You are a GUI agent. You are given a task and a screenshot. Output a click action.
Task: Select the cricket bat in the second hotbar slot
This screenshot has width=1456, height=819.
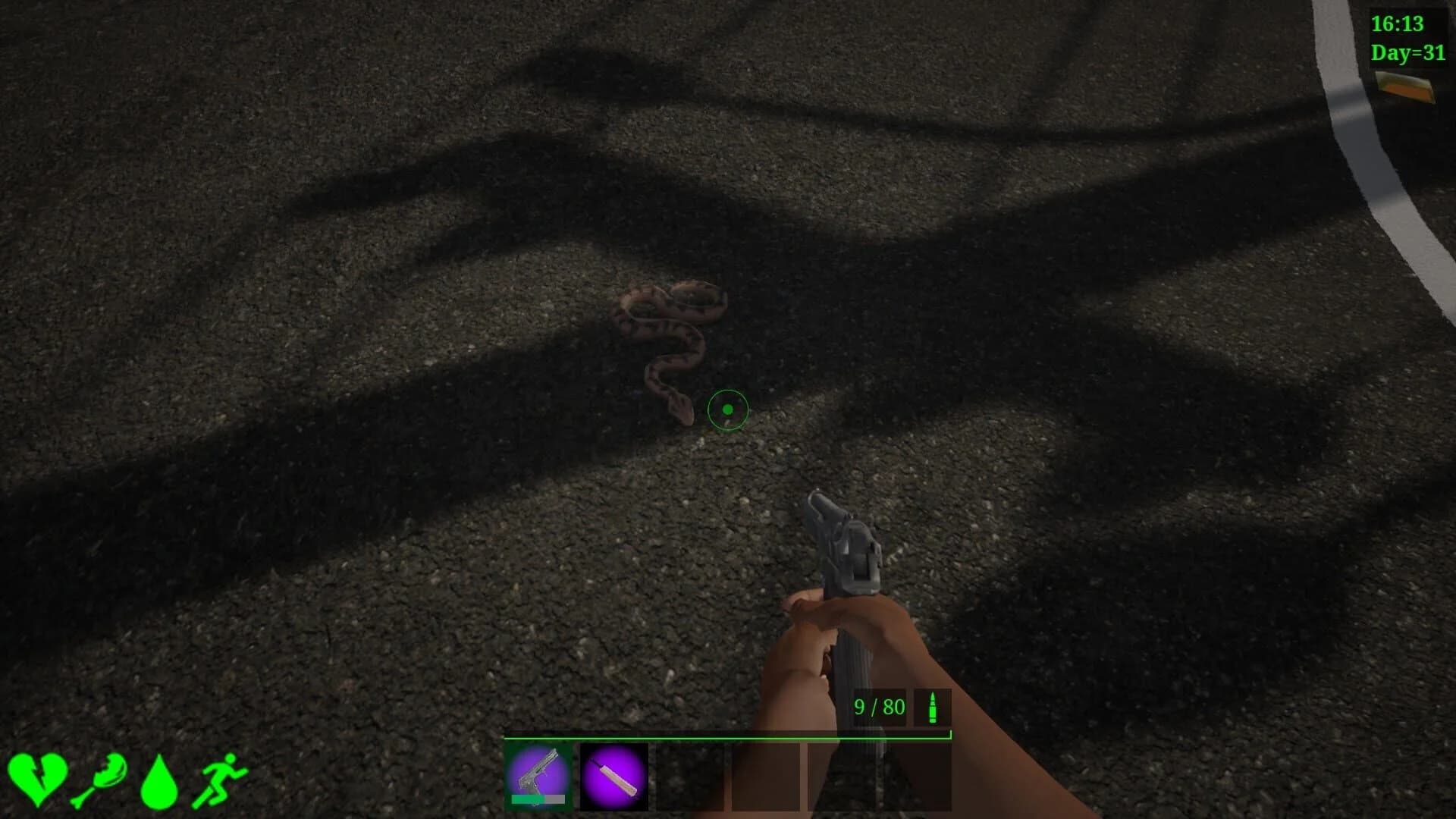coord(614,777)
